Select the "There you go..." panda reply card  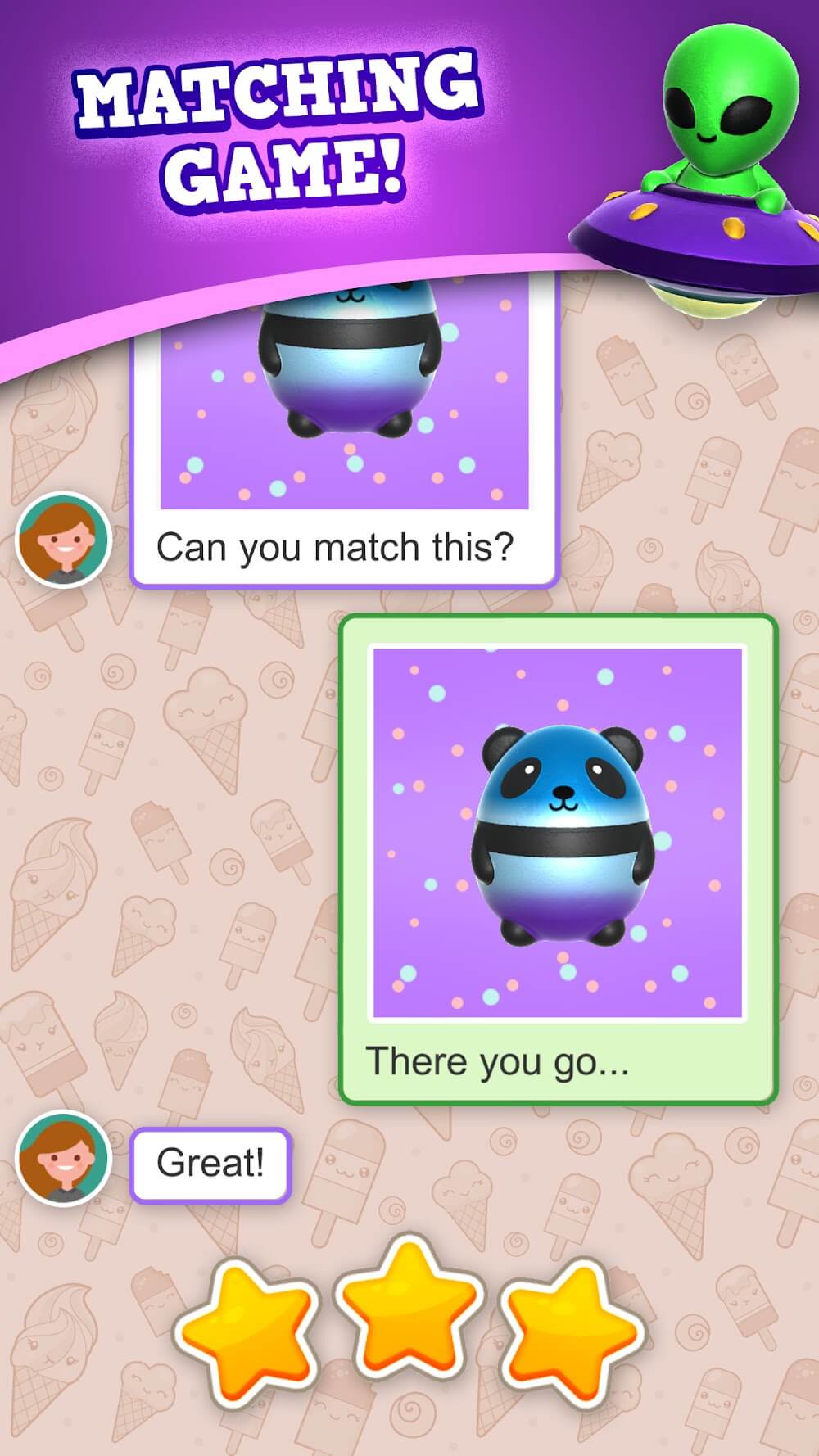point(558,858)
